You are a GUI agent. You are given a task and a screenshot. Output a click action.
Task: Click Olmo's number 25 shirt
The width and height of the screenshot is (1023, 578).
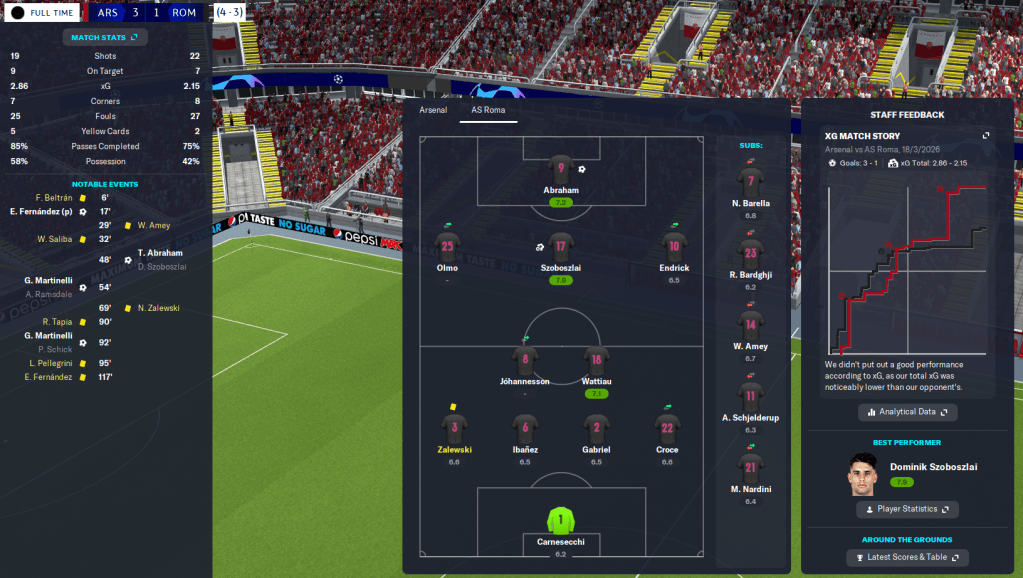click(447, 246)
